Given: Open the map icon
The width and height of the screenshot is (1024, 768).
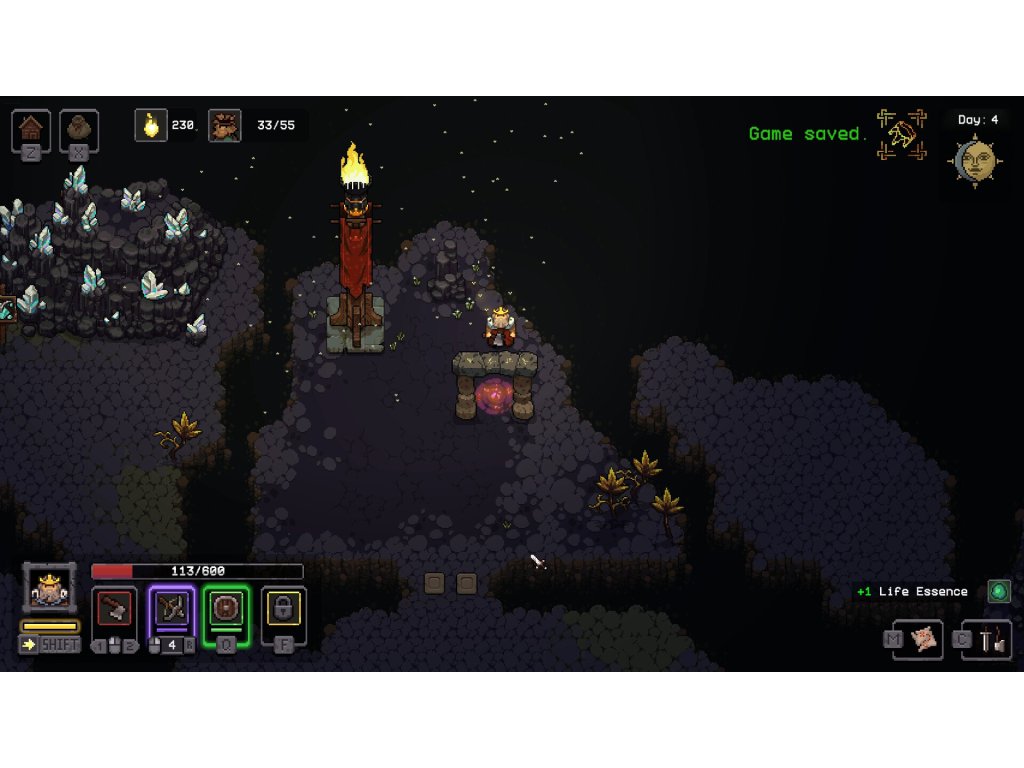Looking at the screenshot, I should 924,639.
